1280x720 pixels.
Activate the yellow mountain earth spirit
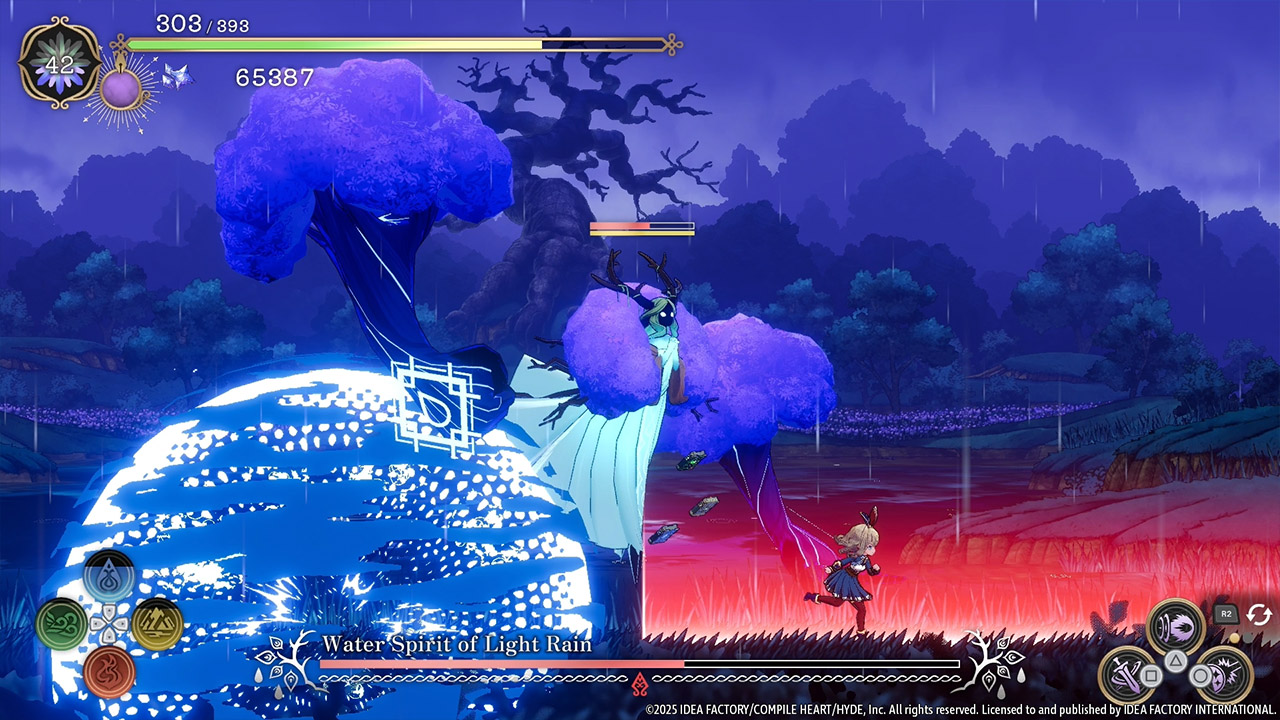[x=157, y=624]
